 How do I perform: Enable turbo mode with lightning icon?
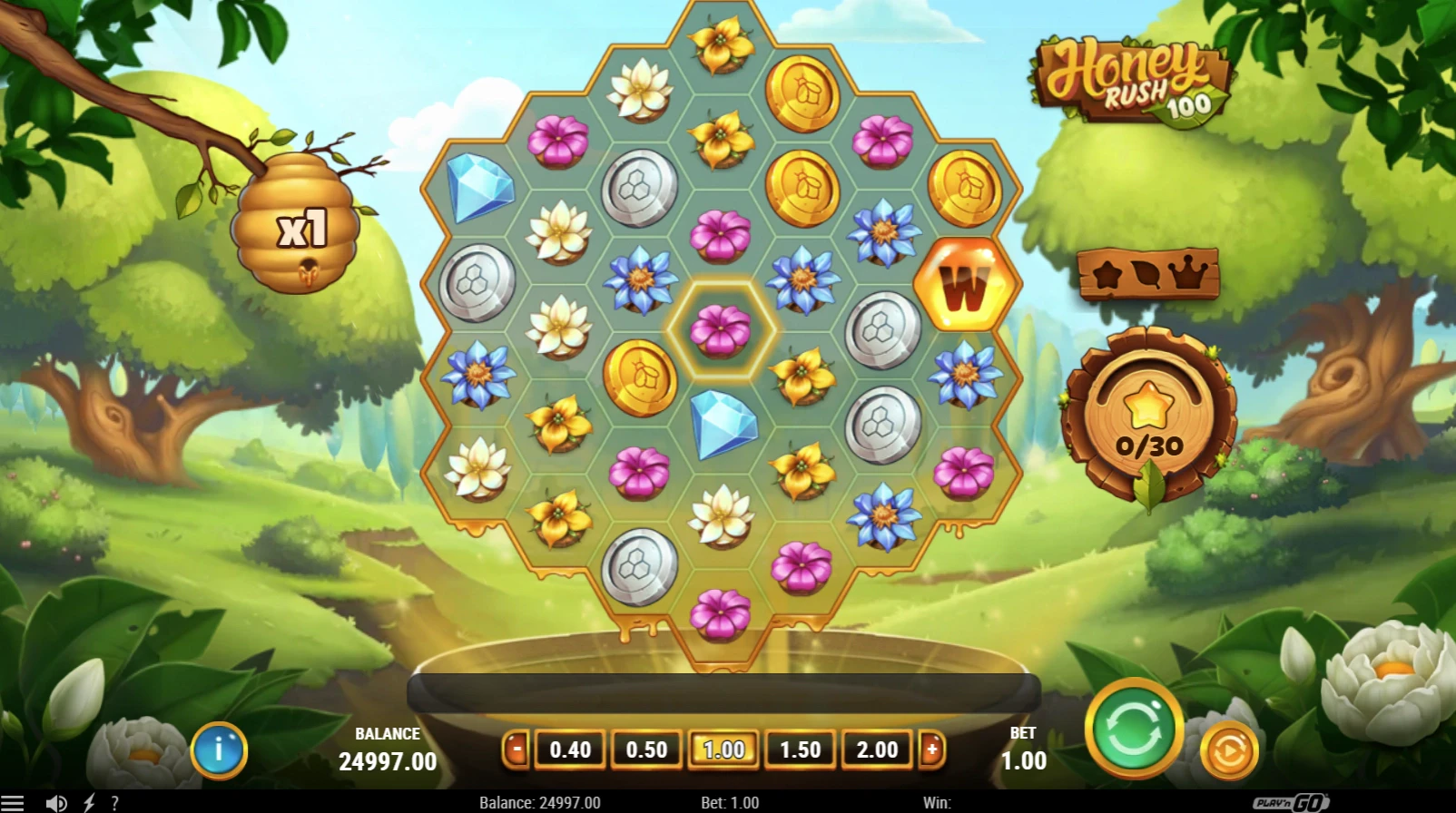point(87,802)
